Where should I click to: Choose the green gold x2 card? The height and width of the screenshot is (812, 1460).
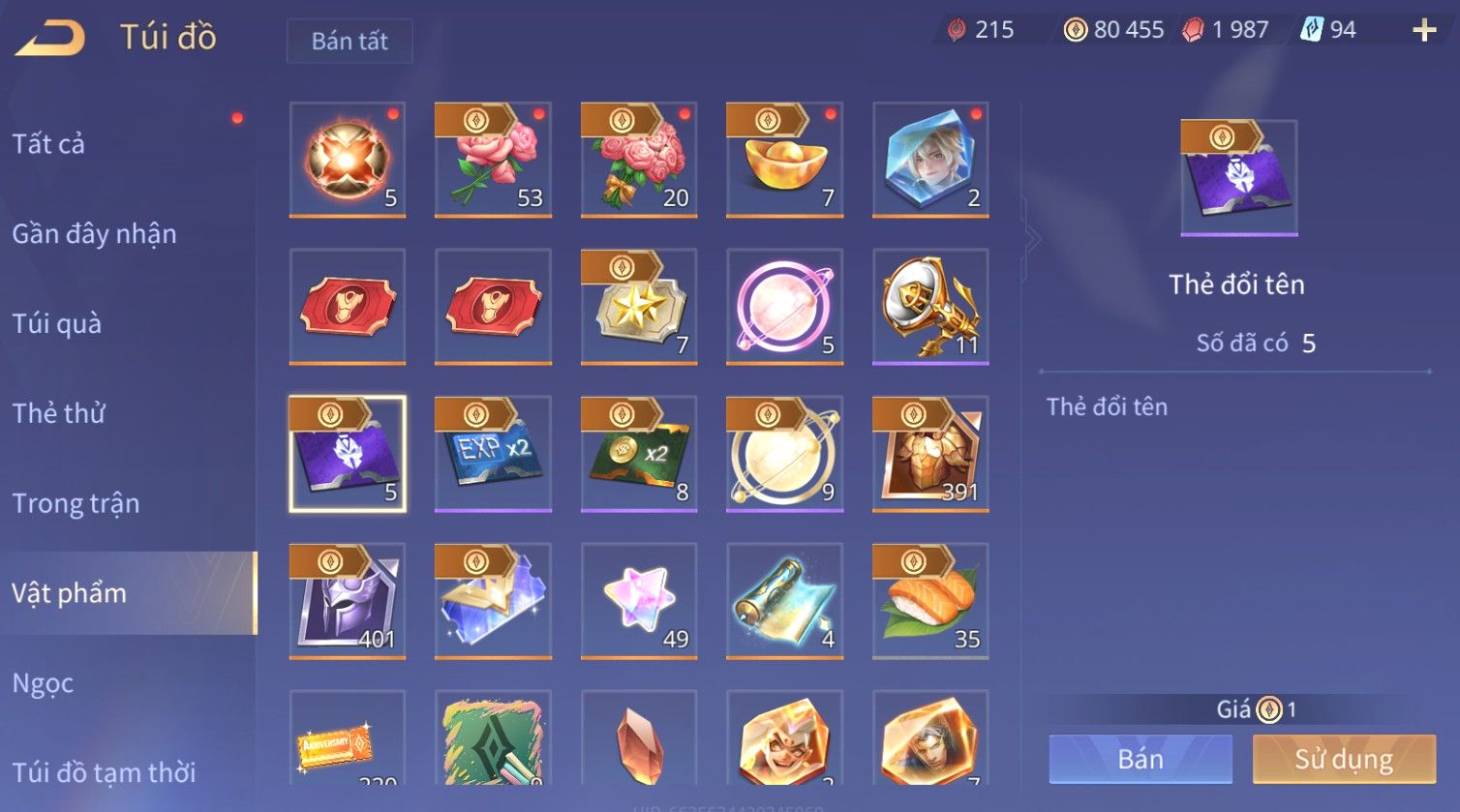point(639,453)
